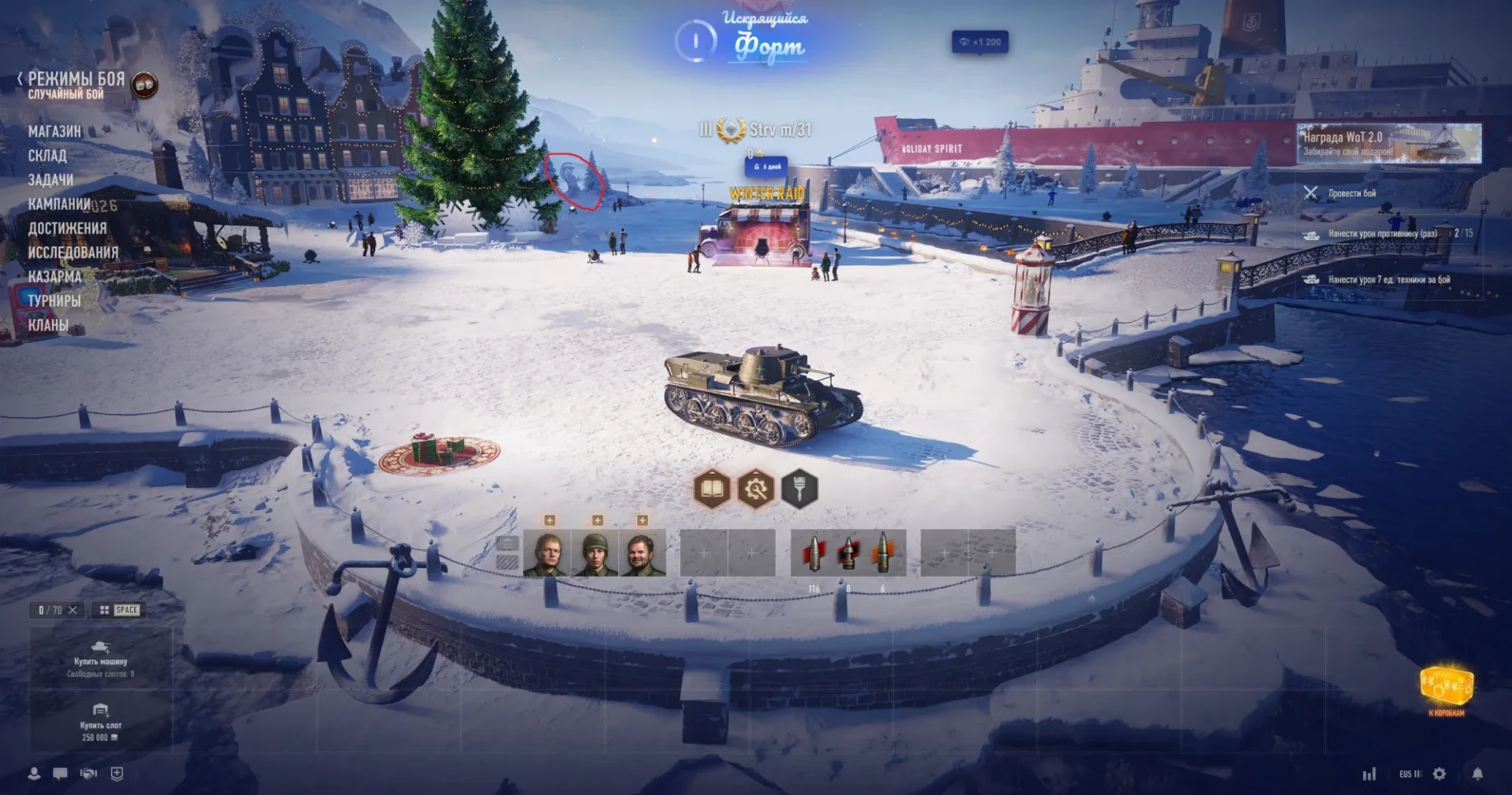The image size is (1512, 795).
Task: Open the vehicle grid view SPACE button
Action: click(x=119, y=610)
